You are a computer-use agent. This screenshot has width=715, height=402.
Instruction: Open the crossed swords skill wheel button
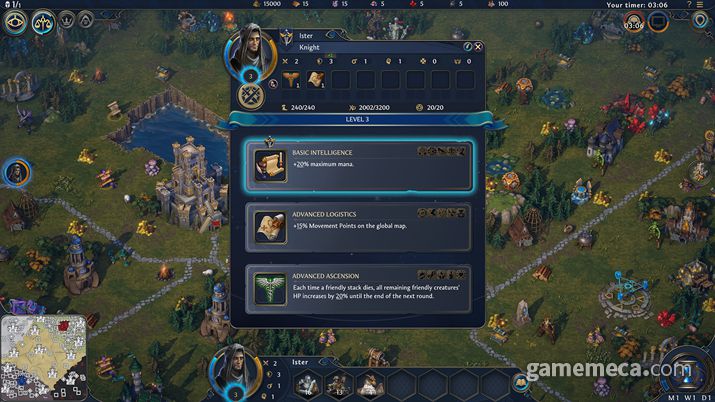tap(248, 97)
